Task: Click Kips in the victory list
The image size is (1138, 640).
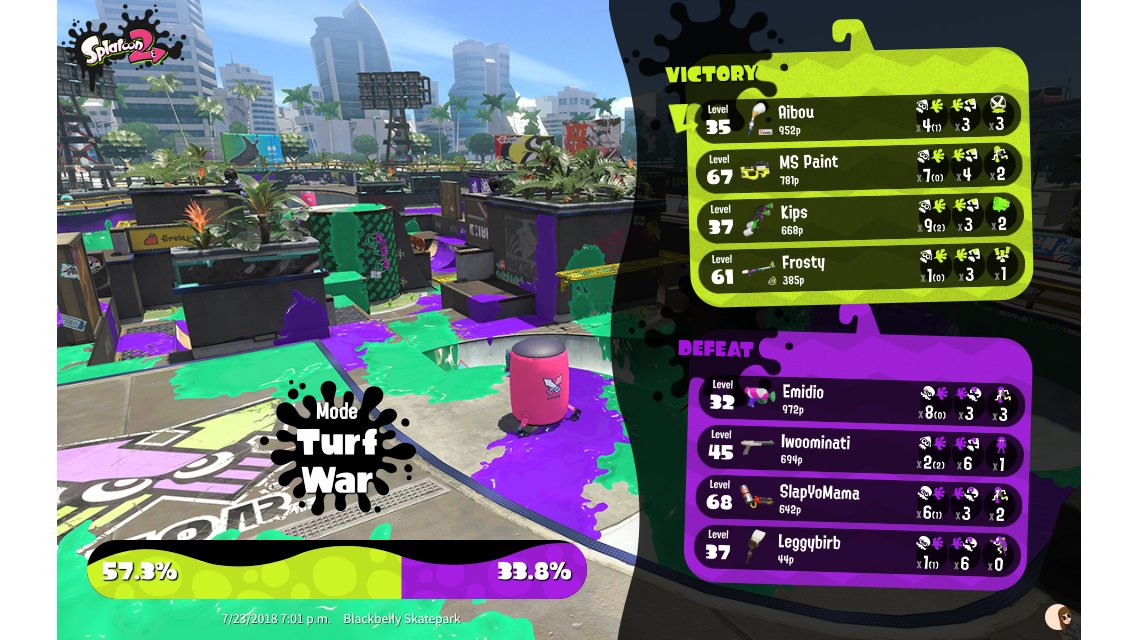Action: [x=858, y=216]
